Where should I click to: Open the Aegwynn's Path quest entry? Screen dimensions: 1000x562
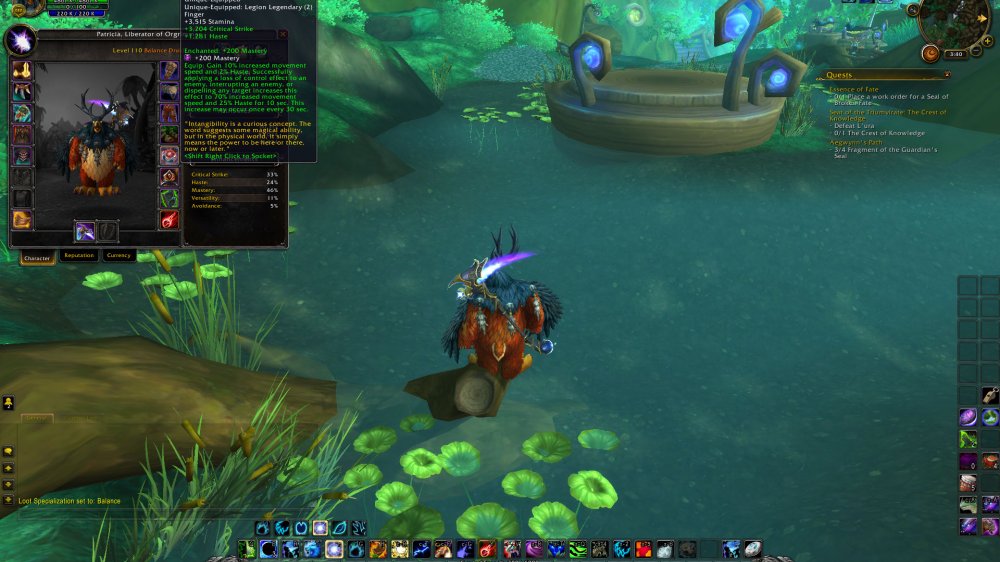point(854,143)
